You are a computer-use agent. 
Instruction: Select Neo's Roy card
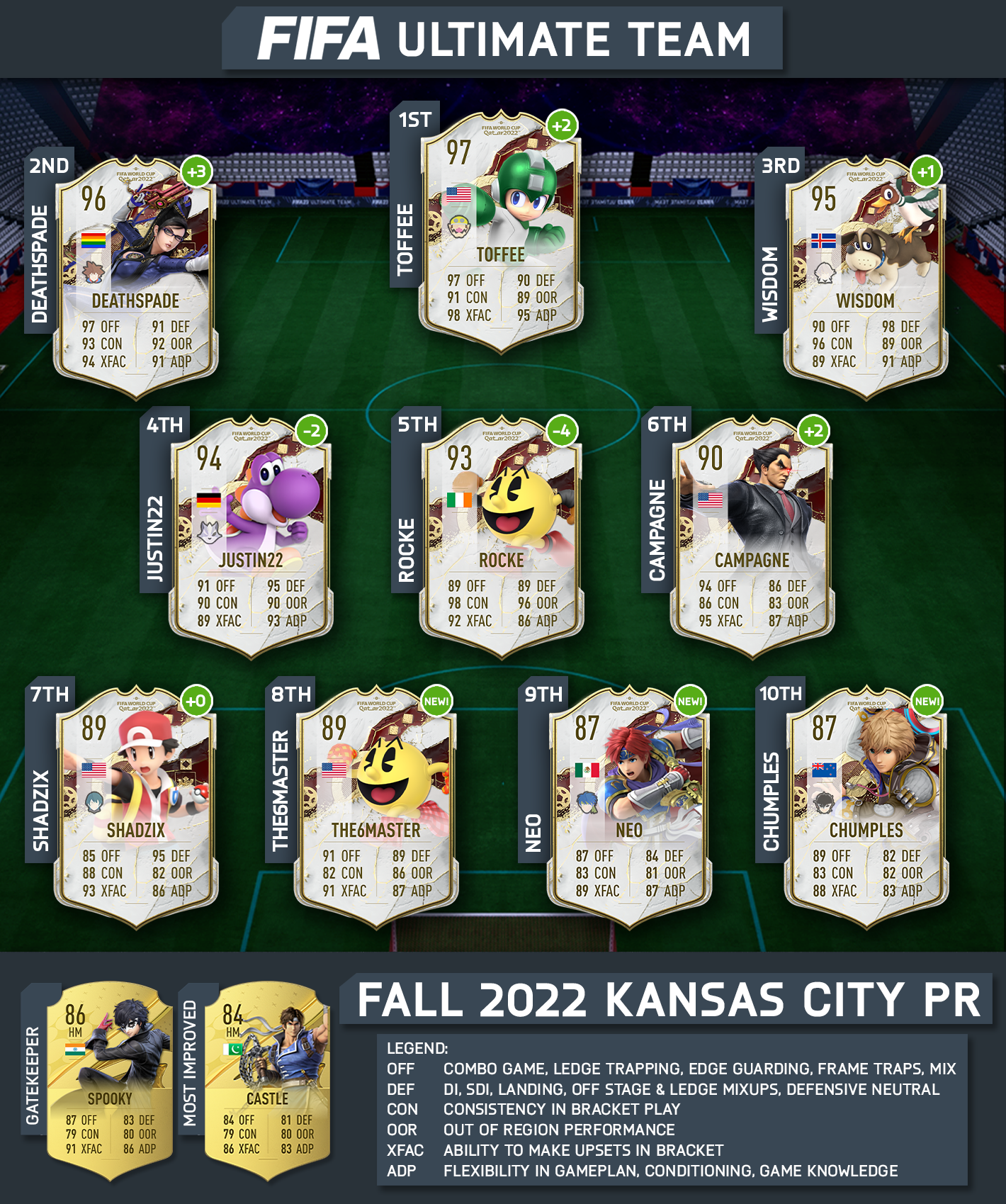[629, 806]
